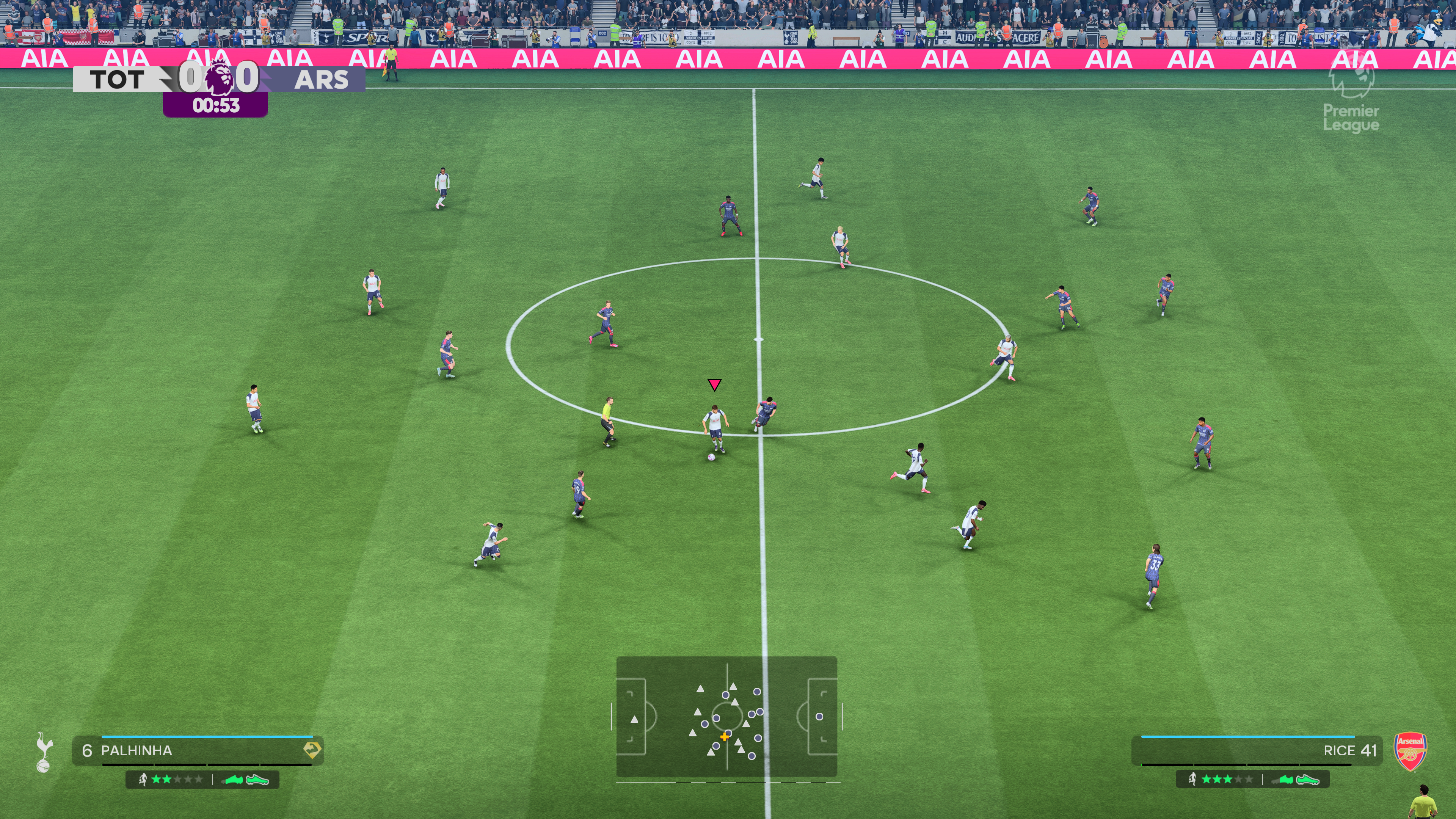Click the pitch radar minimap
Image resolution: width=1456 pixels, height=819 pixels.
[726, 716]
